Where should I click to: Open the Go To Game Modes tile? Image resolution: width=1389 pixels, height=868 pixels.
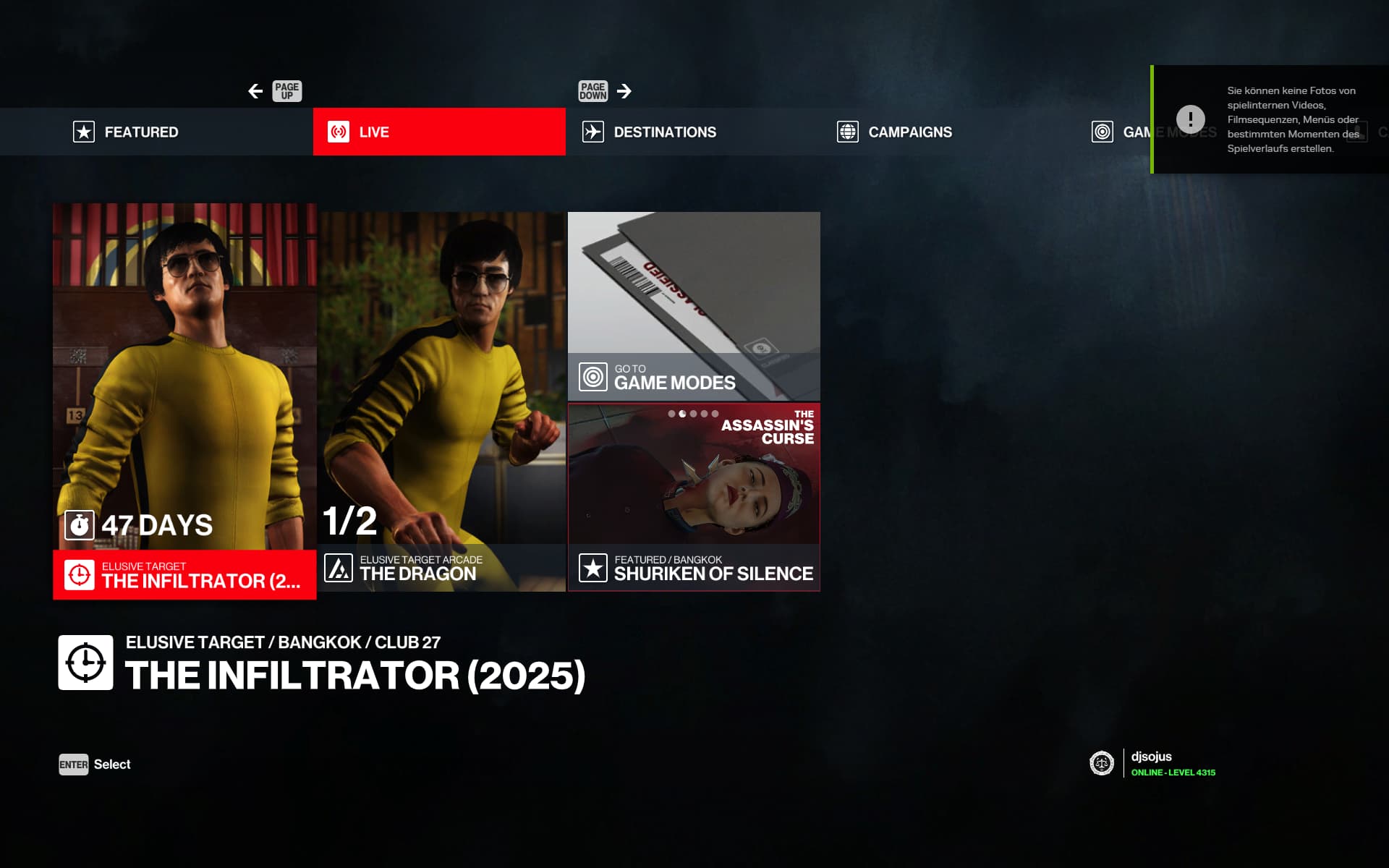pos(694,307)
